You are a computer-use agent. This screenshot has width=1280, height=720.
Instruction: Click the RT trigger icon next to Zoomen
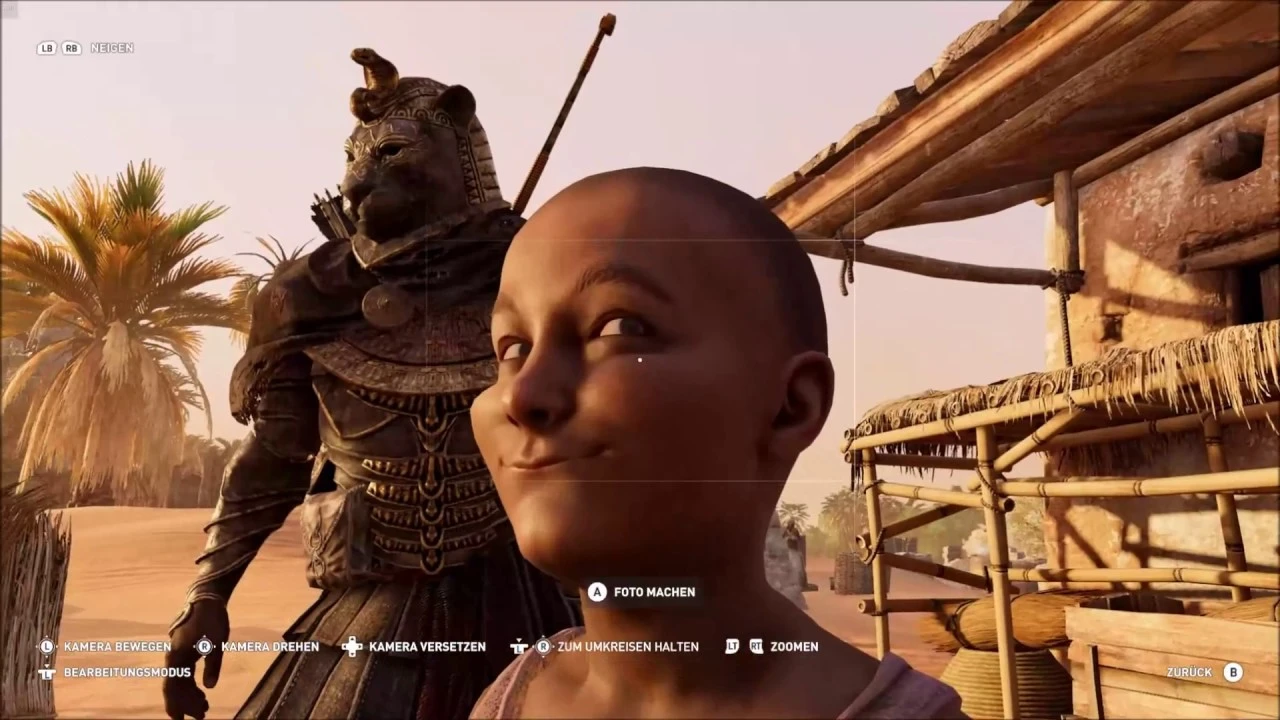(757, 647)
